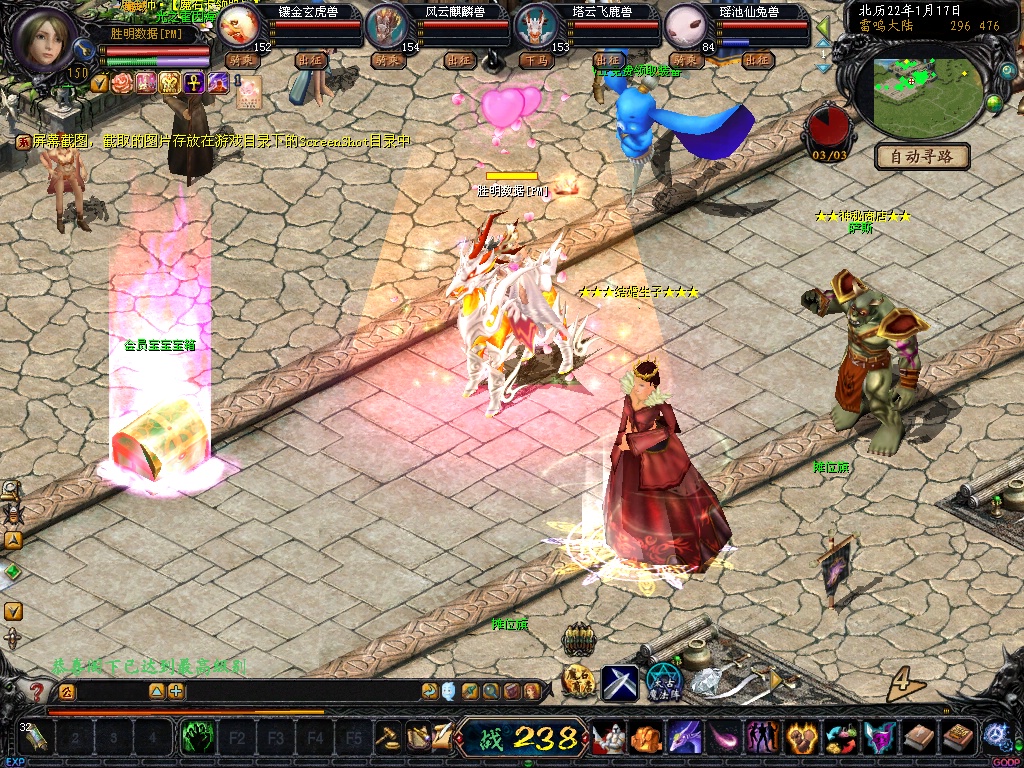Click 出征 under the 瑶池仙兔兽 pet
1024x768 pixels.
point(758,61)
